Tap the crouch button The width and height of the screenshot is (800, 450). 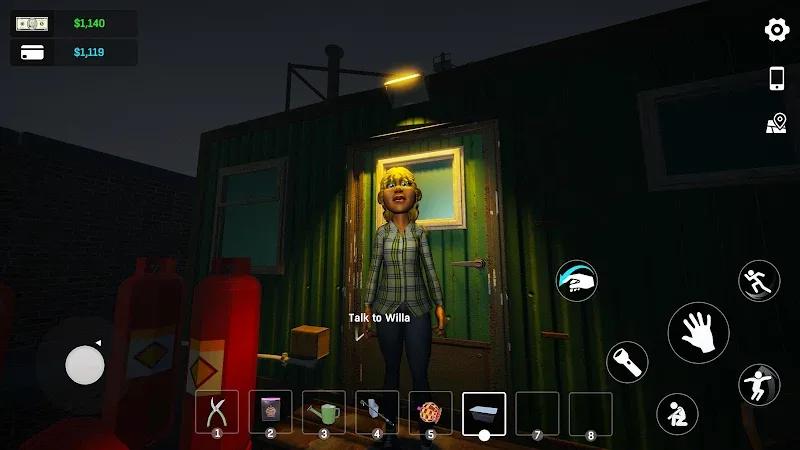(677, 413)
